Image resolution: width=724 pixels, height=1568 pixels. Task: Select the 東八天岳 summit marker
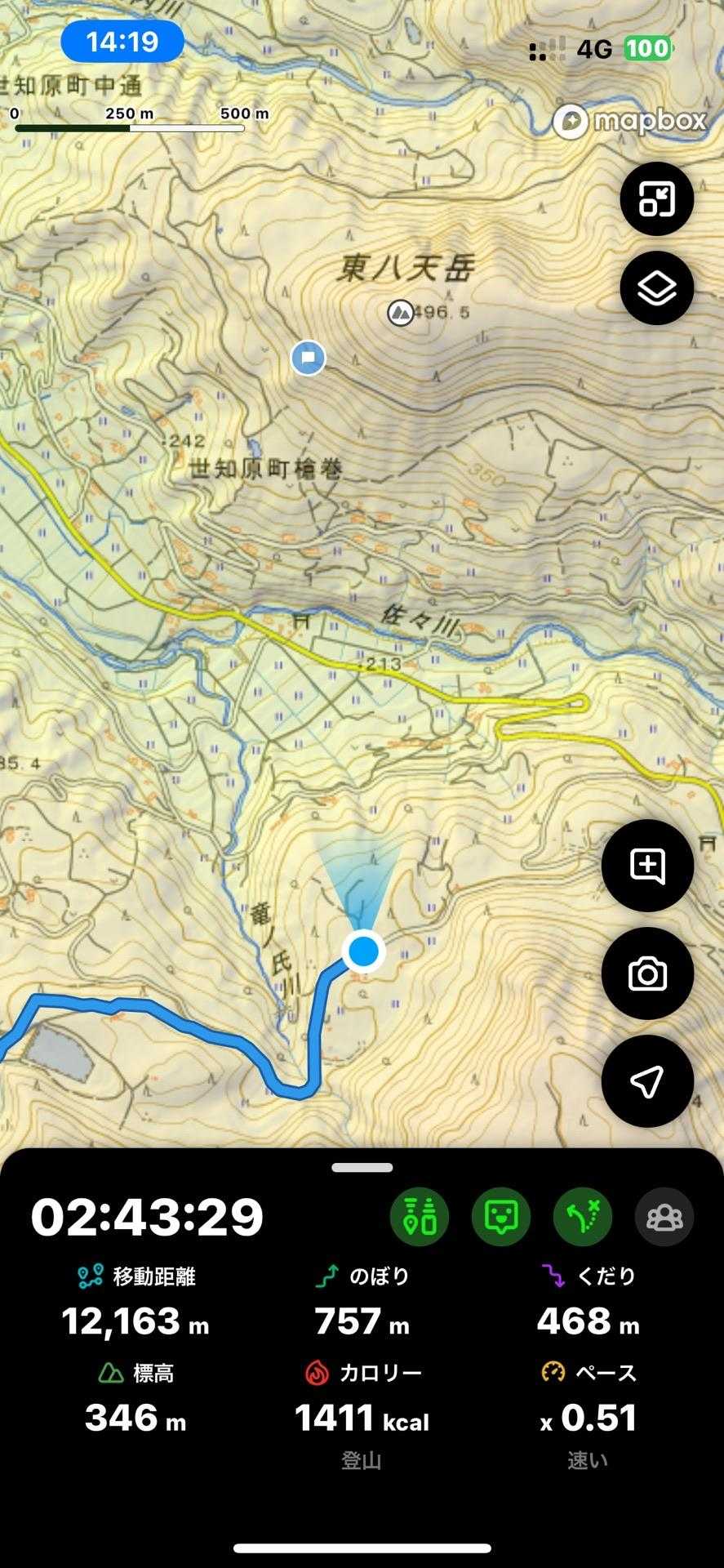pos(400,312)
